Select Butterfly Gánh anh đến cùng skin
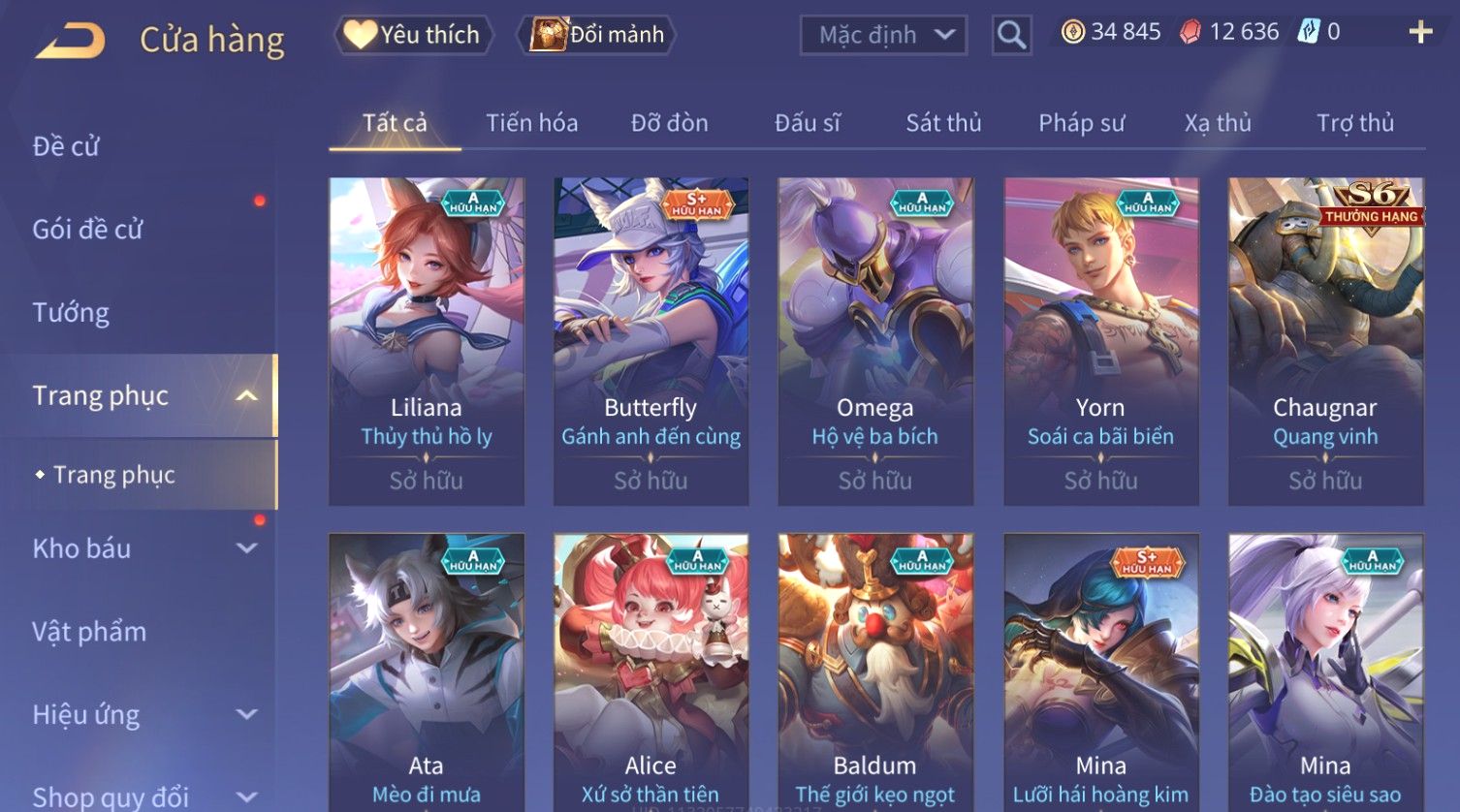The width and height of the screenshot is (1460, 812). (x=651, y=341)
